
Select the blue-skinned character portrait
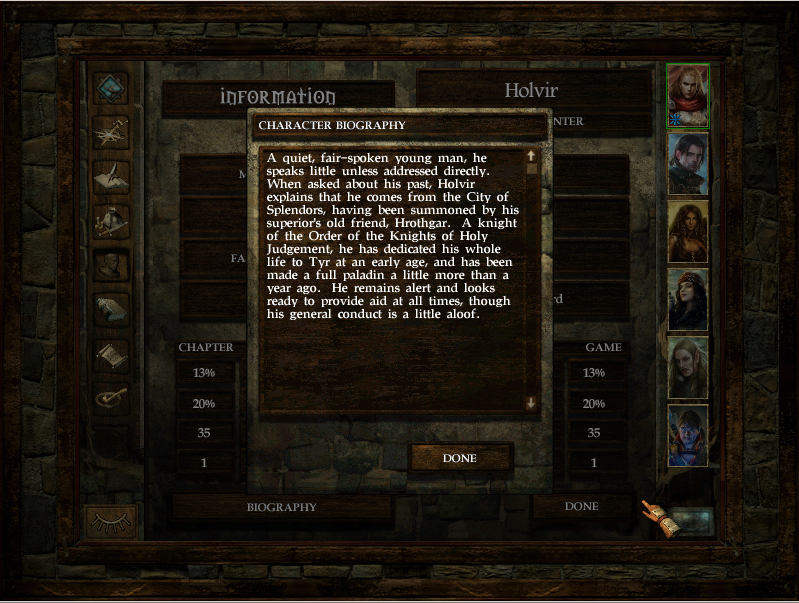(688, 435)
